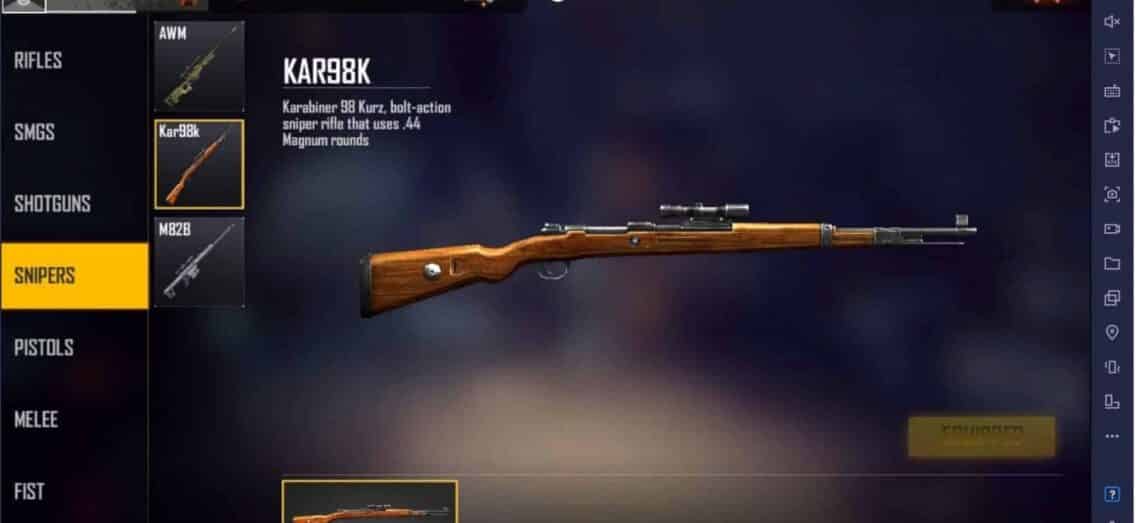The image size is (1144, 523).
Task: Show the Pistols category
Action: [x=45, y=348]
